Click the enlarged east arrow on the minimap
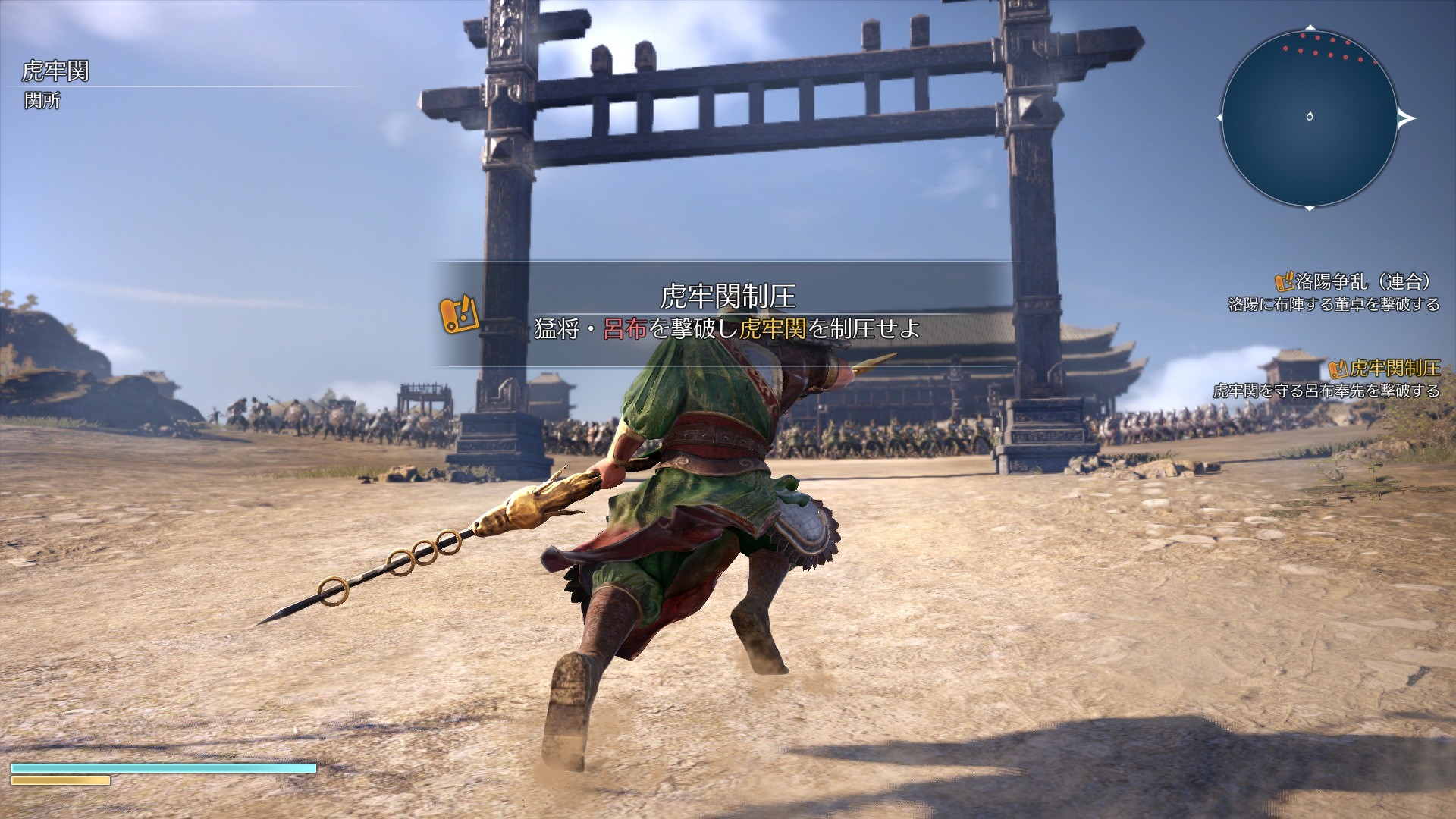Viewport: 1456px width, 819px height. coord(1406,117)
